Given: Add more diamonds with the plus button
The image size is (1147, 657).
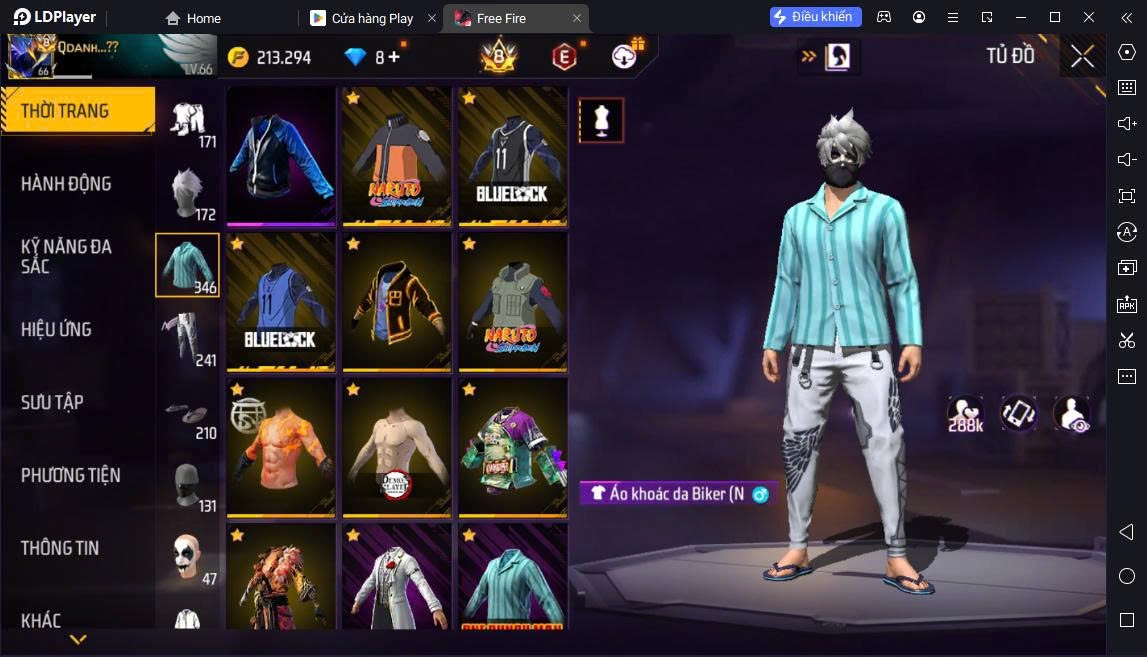Looking at the screenshot, I should 394,57.
